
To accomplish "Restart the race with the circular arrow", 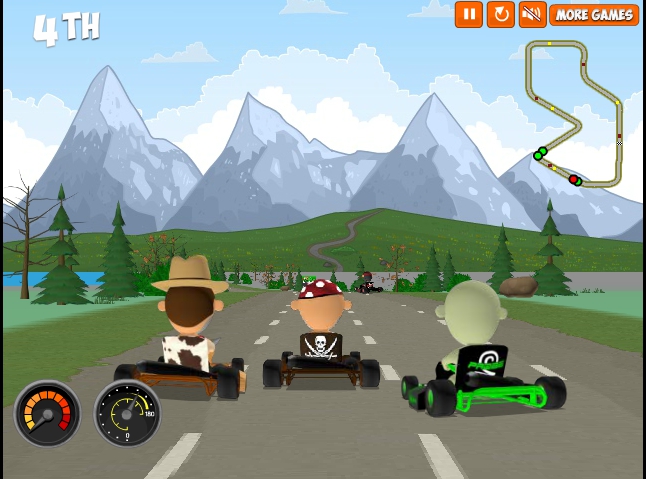I will 500,14.
